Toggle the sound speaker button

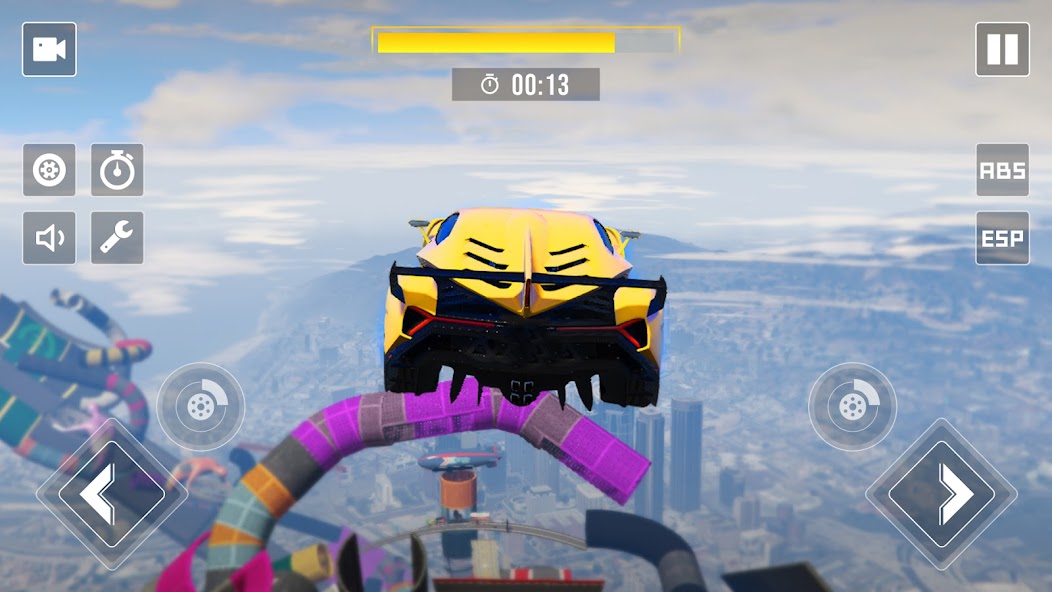49,238
